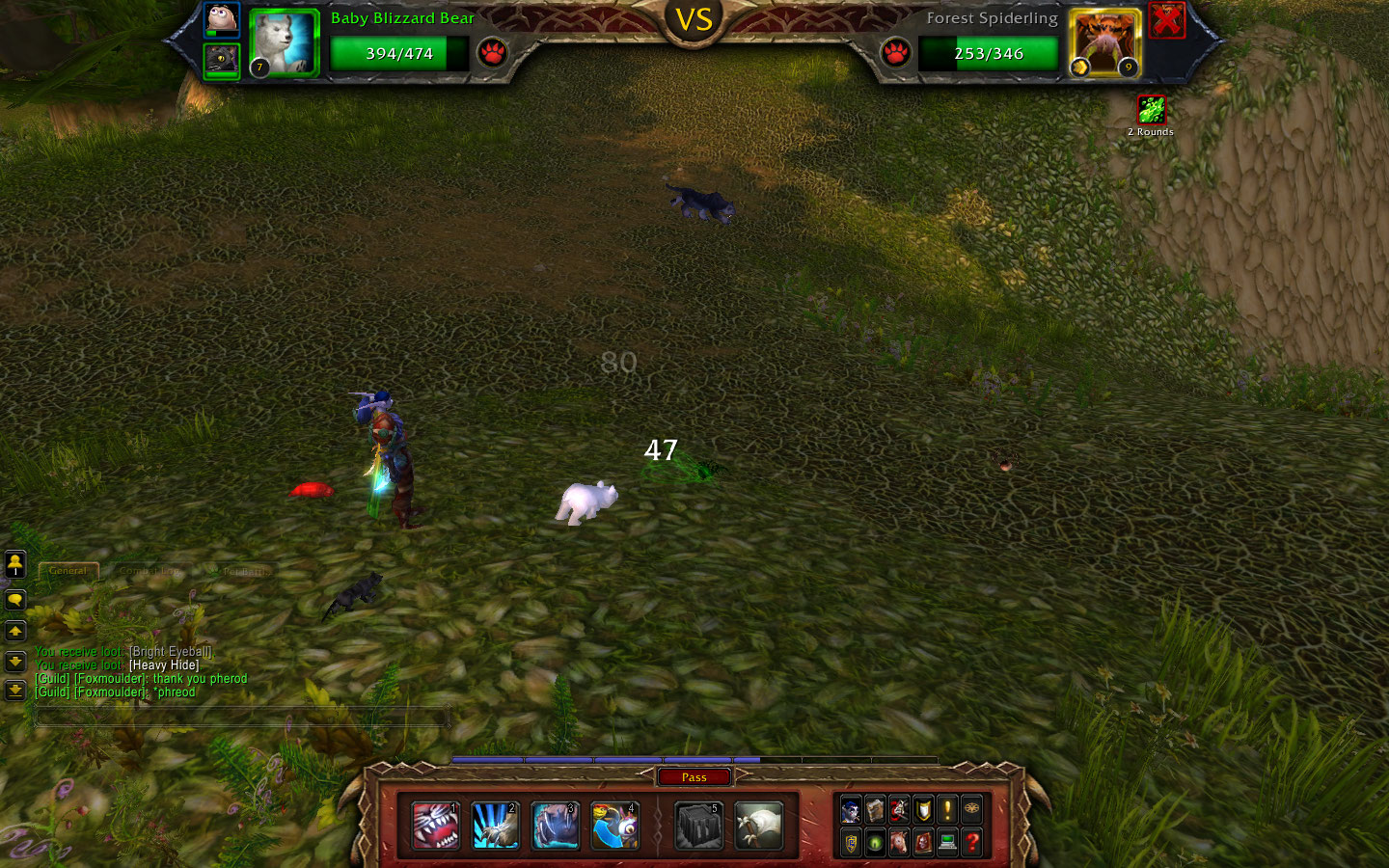Select the Baby Blizzard Bear portrait
Image resolution: width=1389 pixels, height=868 pixels.
pyautogui.click(x=284, y=42)
